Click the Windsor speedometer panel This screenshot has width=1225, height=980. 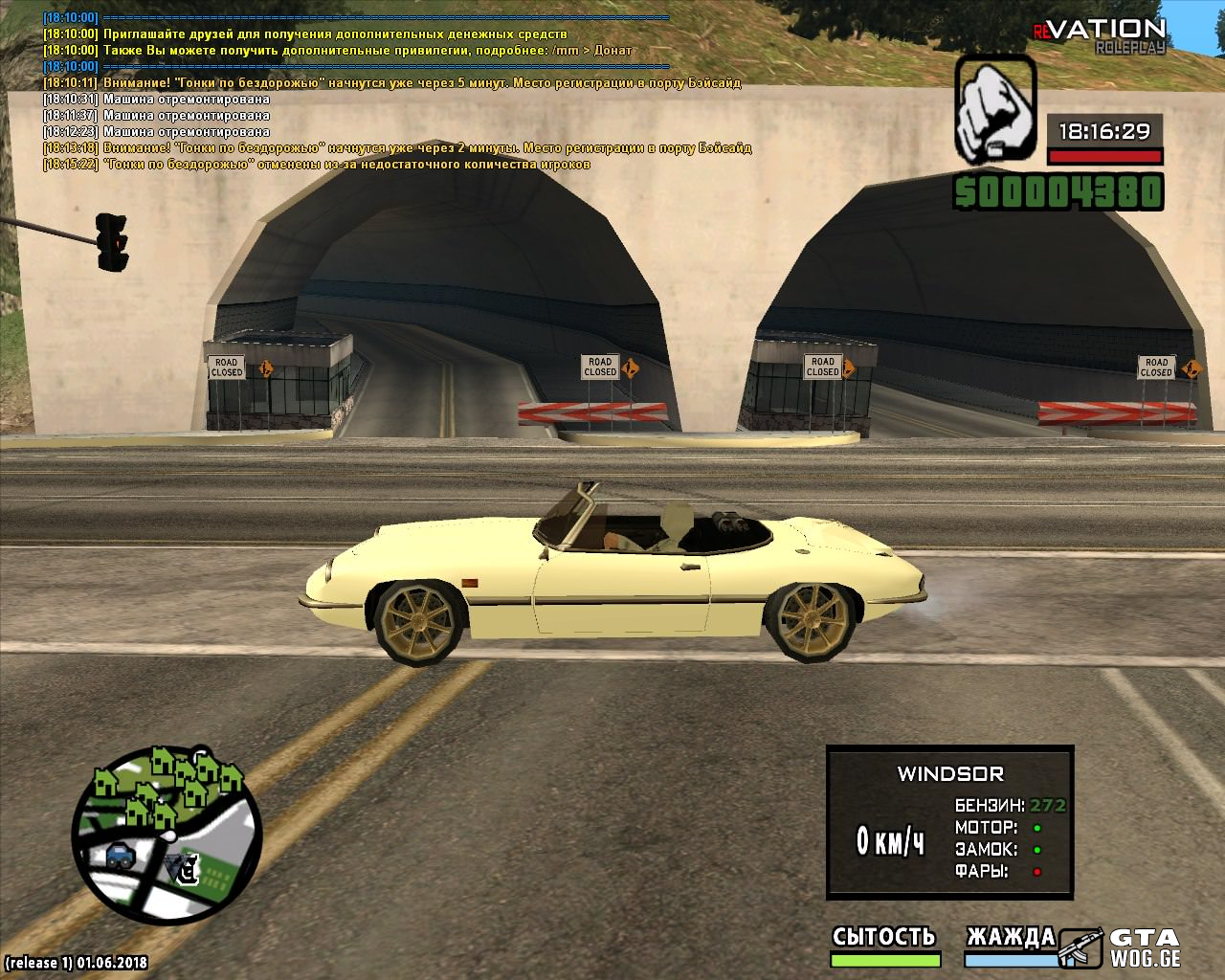pos(949,823)
